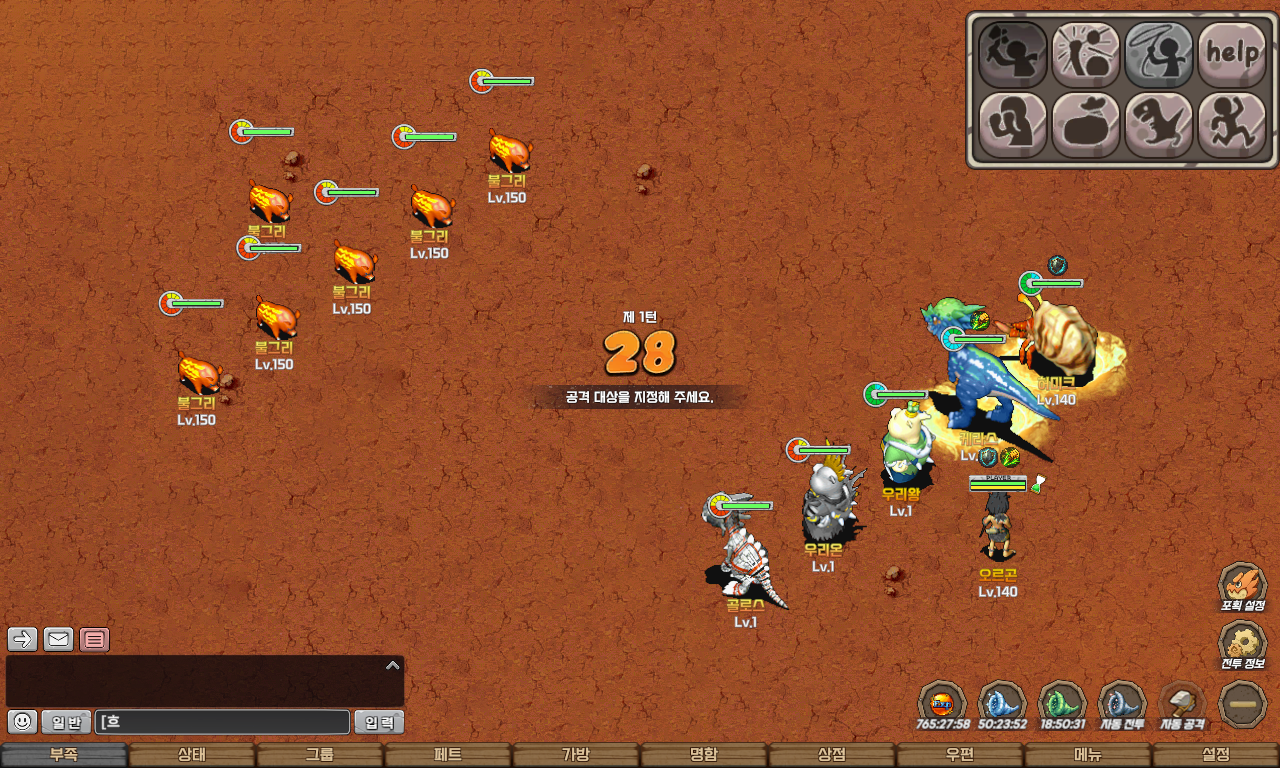Open 포획 설정 capture settings
This screenshot has width=1280, height=768.
[x=1243, y=587]
